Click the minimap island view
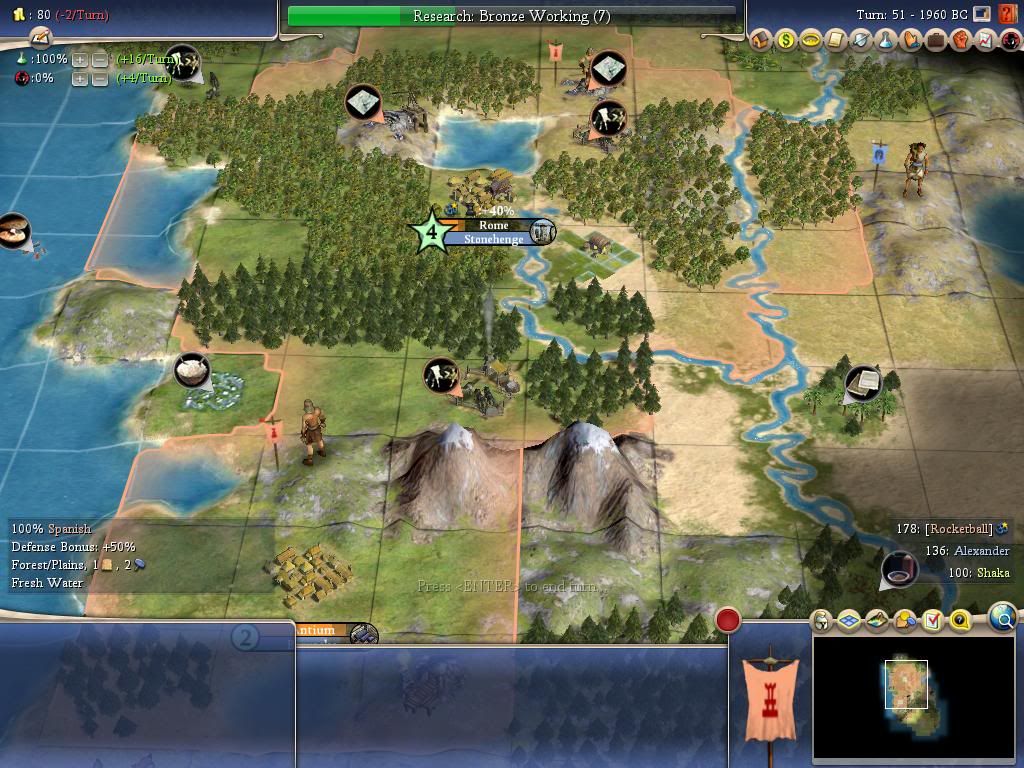This screenshot has width=1024, height=768. tap(906, 684)
